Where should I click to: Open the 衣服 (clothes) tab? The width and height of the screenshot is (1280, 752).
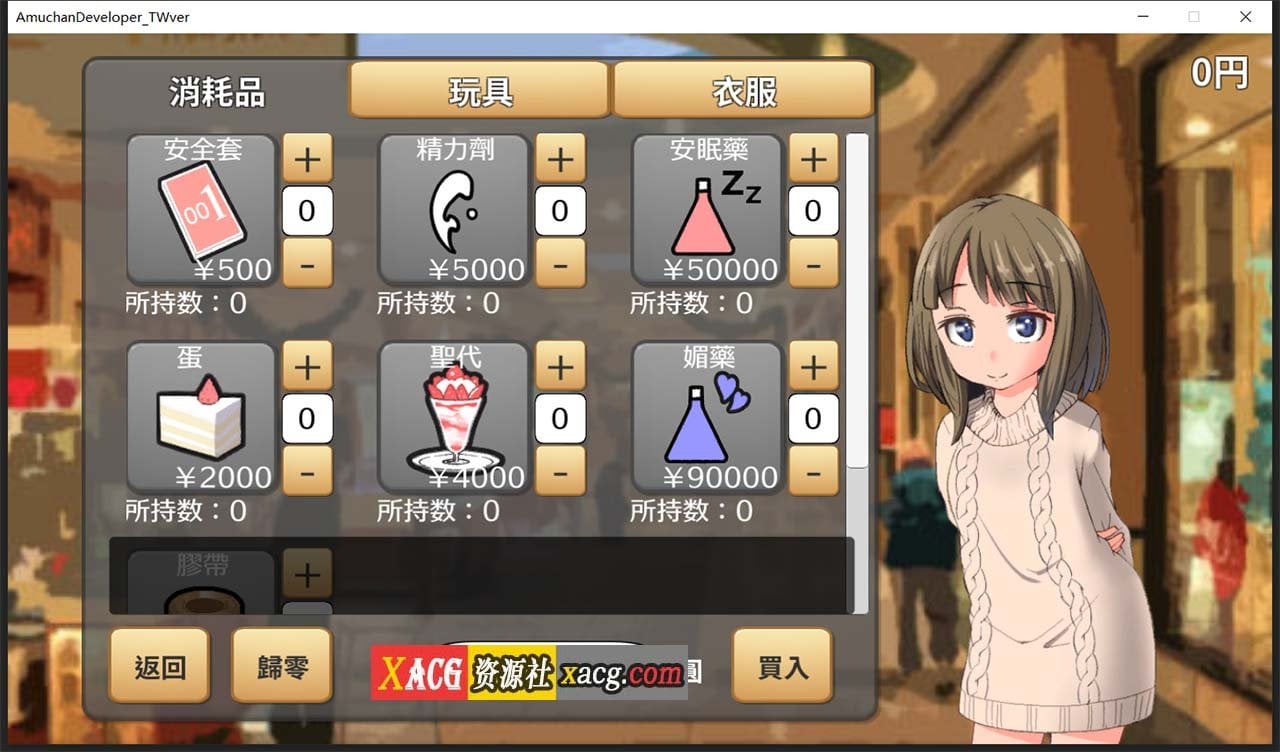[x=742, y=90]
